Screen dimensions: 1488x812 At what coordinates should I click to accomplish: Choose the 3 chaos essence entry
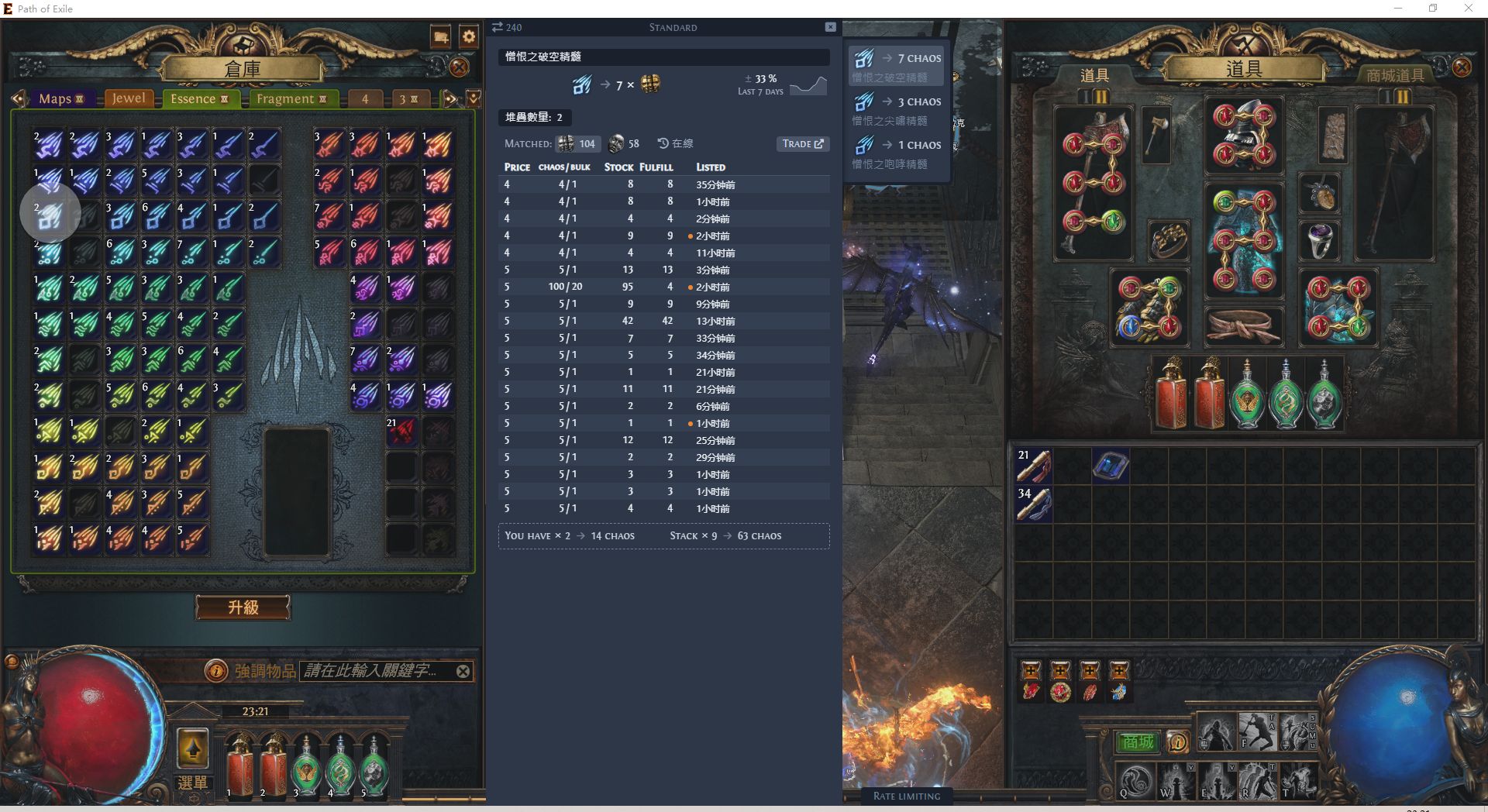896,109
